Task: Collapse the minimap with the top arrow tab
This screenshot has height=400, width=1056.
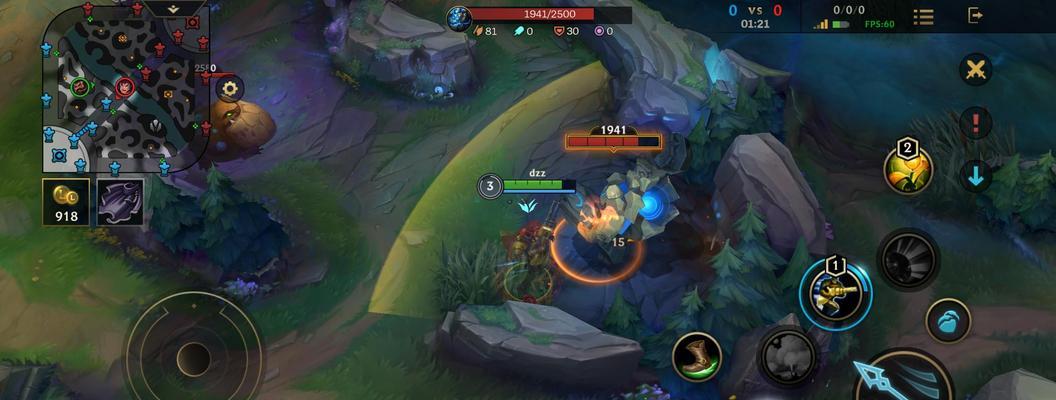Action: [x=173, y=8]
